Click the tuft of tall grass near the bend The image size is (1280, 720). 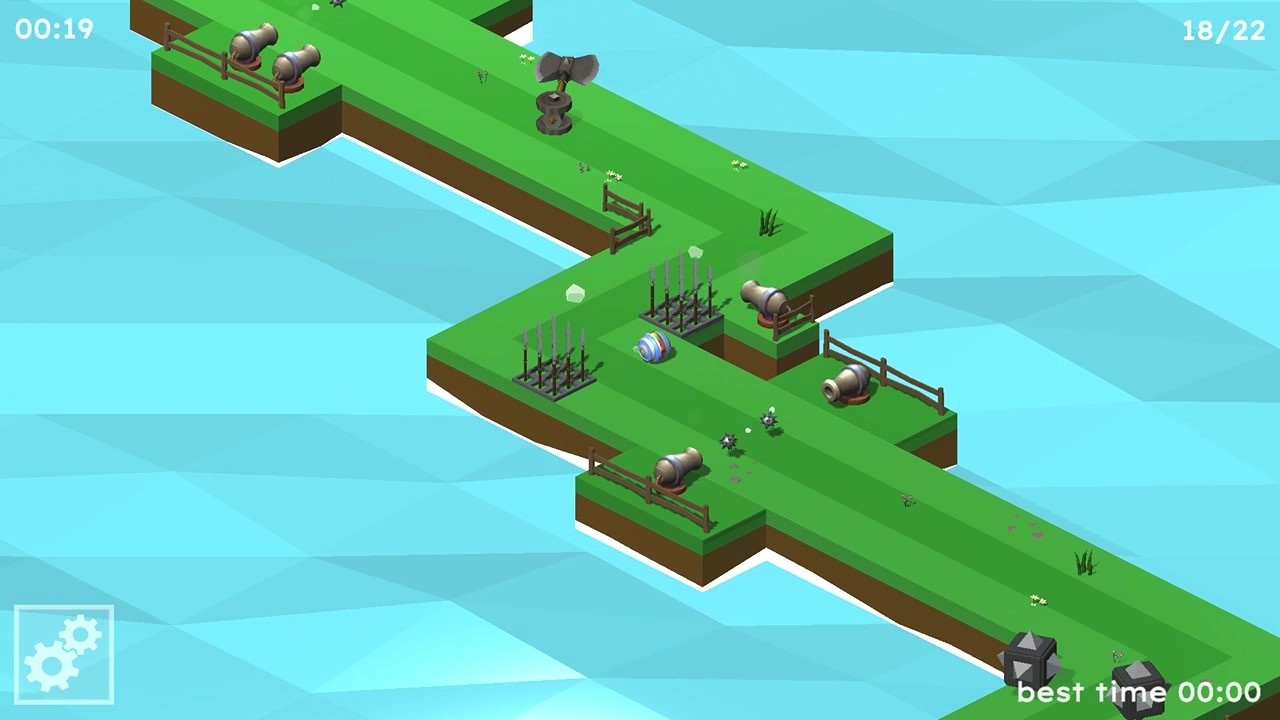tap(768, 222)
